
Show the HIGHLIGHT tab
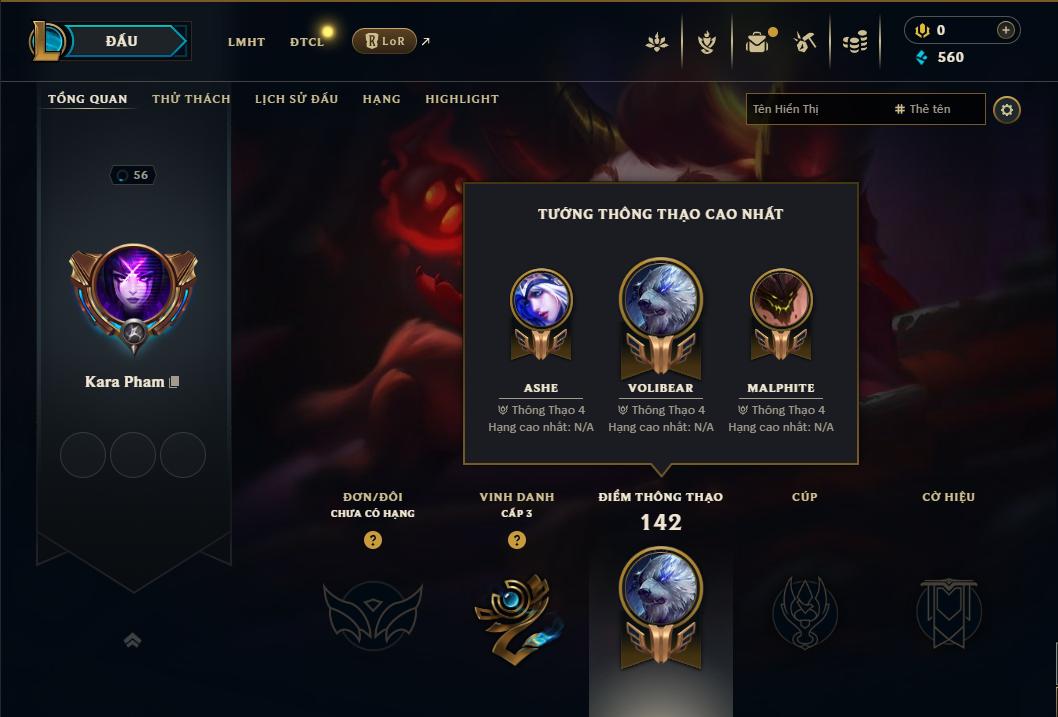(x=461, y=99)
